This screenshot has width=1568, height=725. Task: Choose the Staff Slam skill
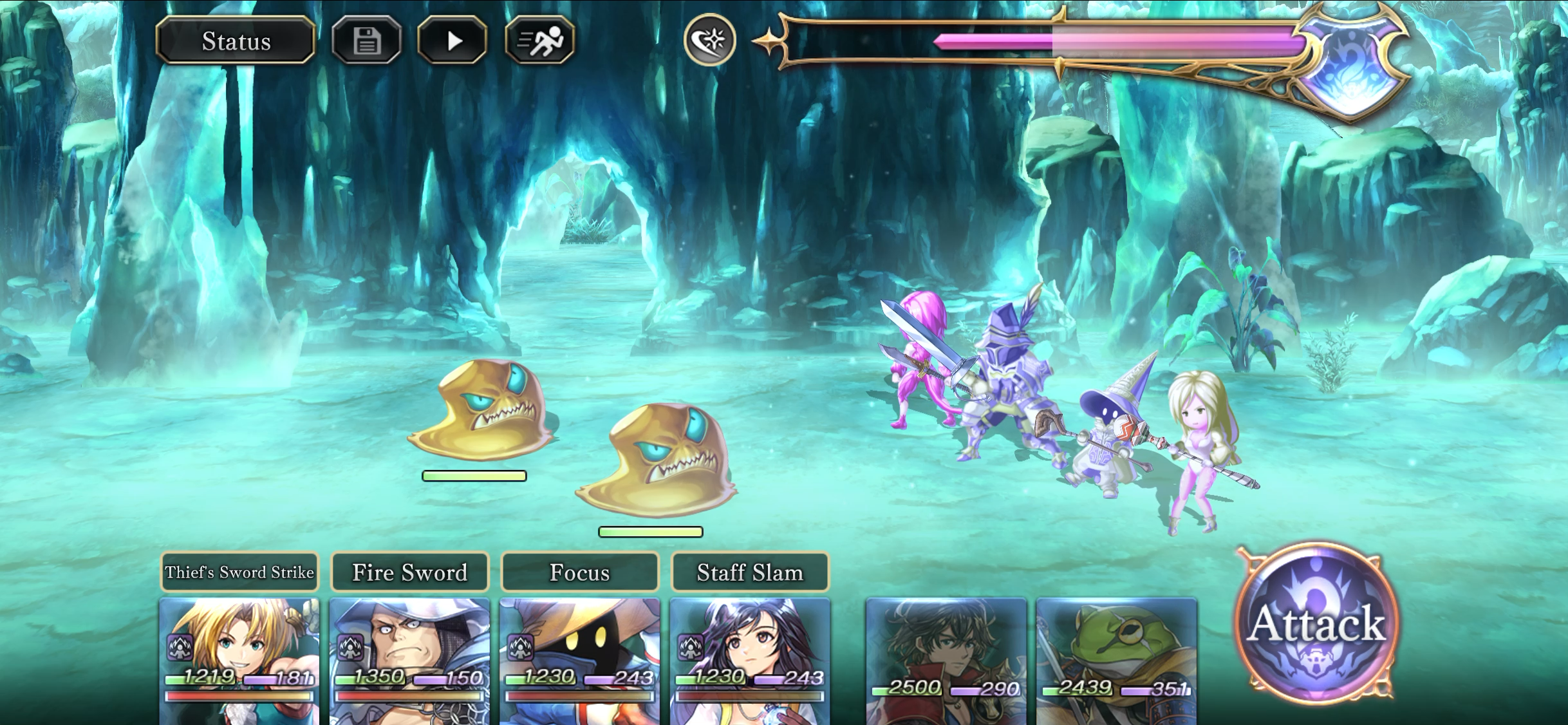point(750,572)
